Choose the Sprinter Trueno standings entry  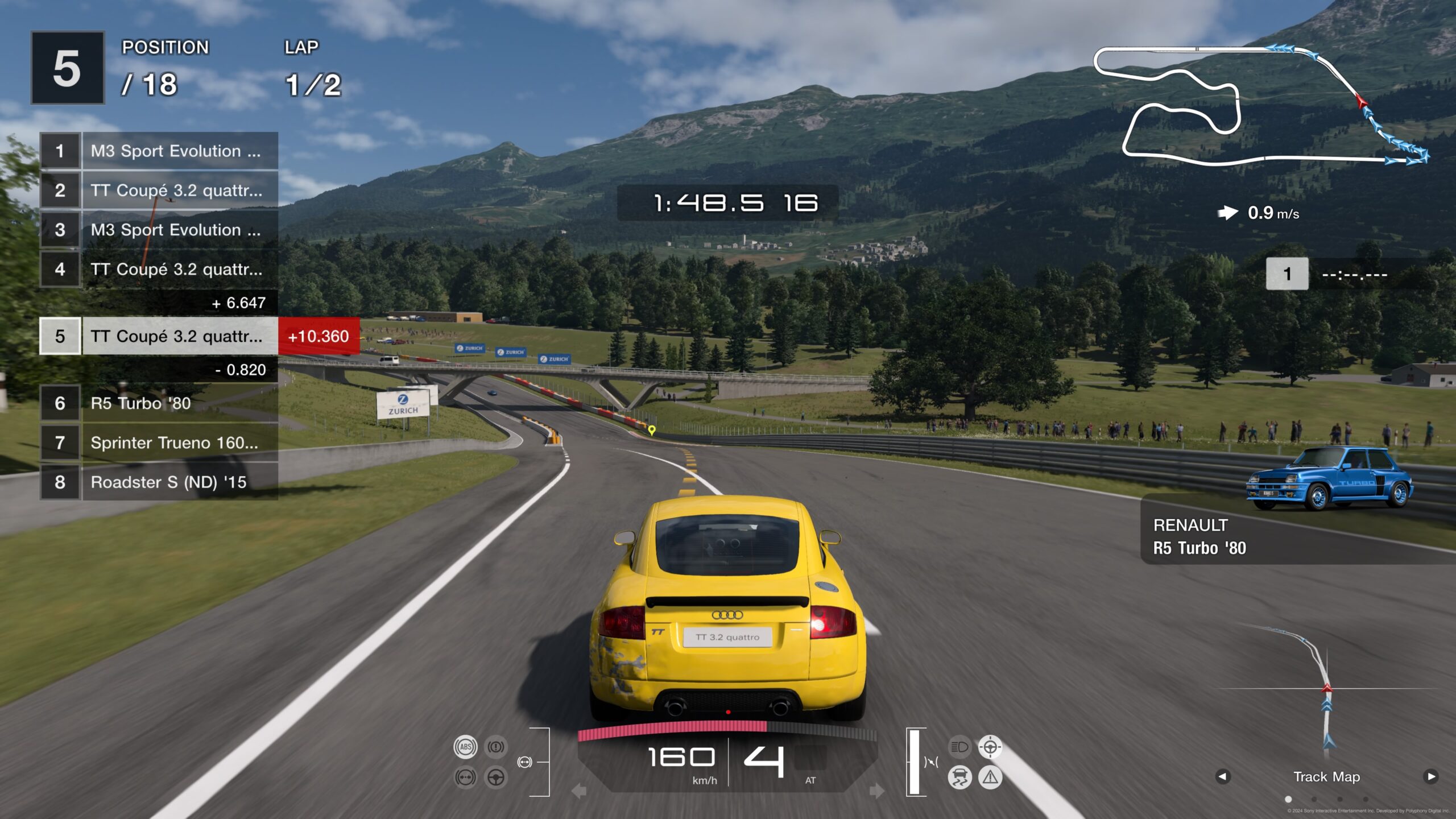tap(158, 442)
